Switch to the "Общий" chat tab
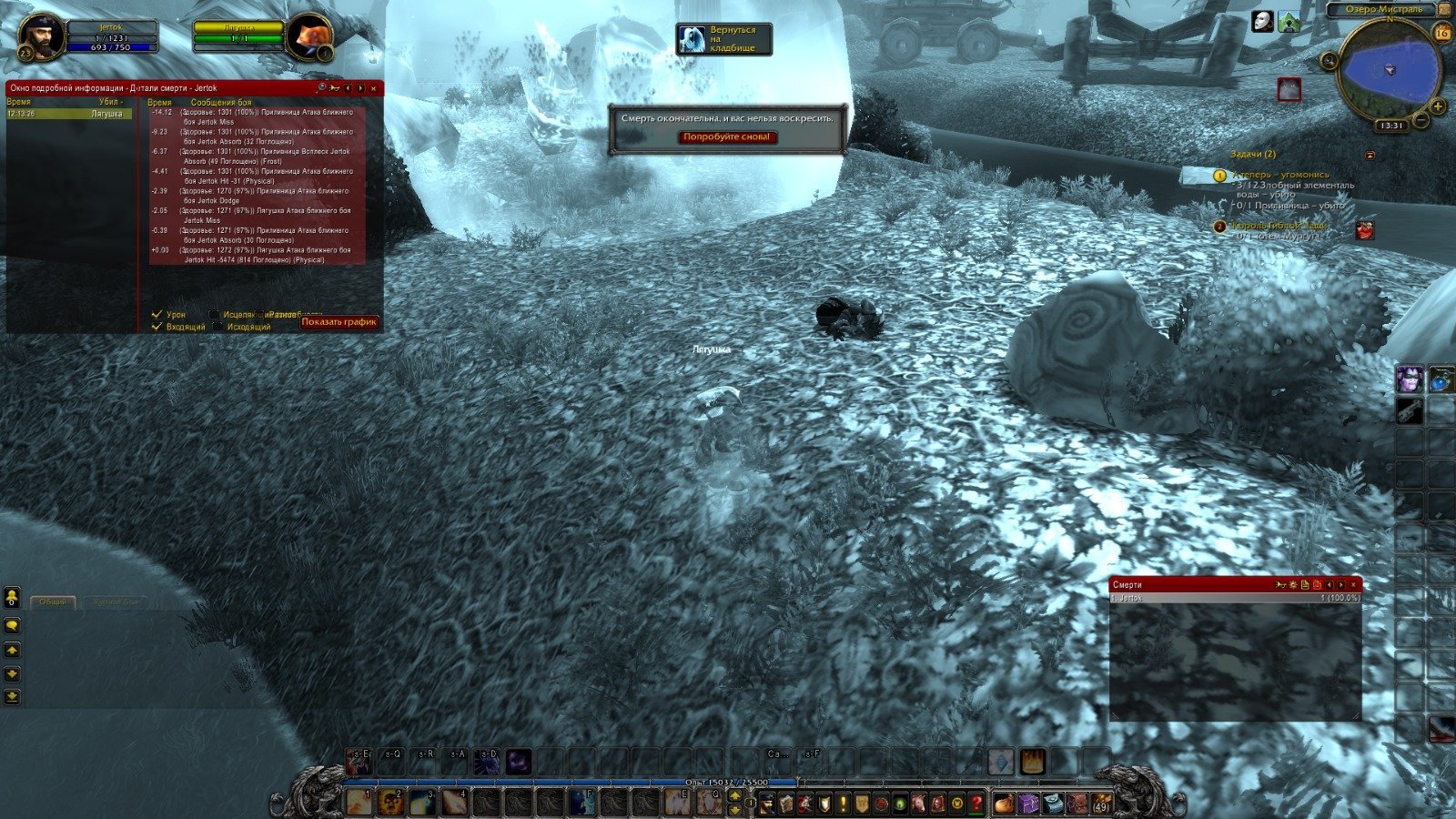The width and height of the screenshot is (1456, 819). click(53, 602)
